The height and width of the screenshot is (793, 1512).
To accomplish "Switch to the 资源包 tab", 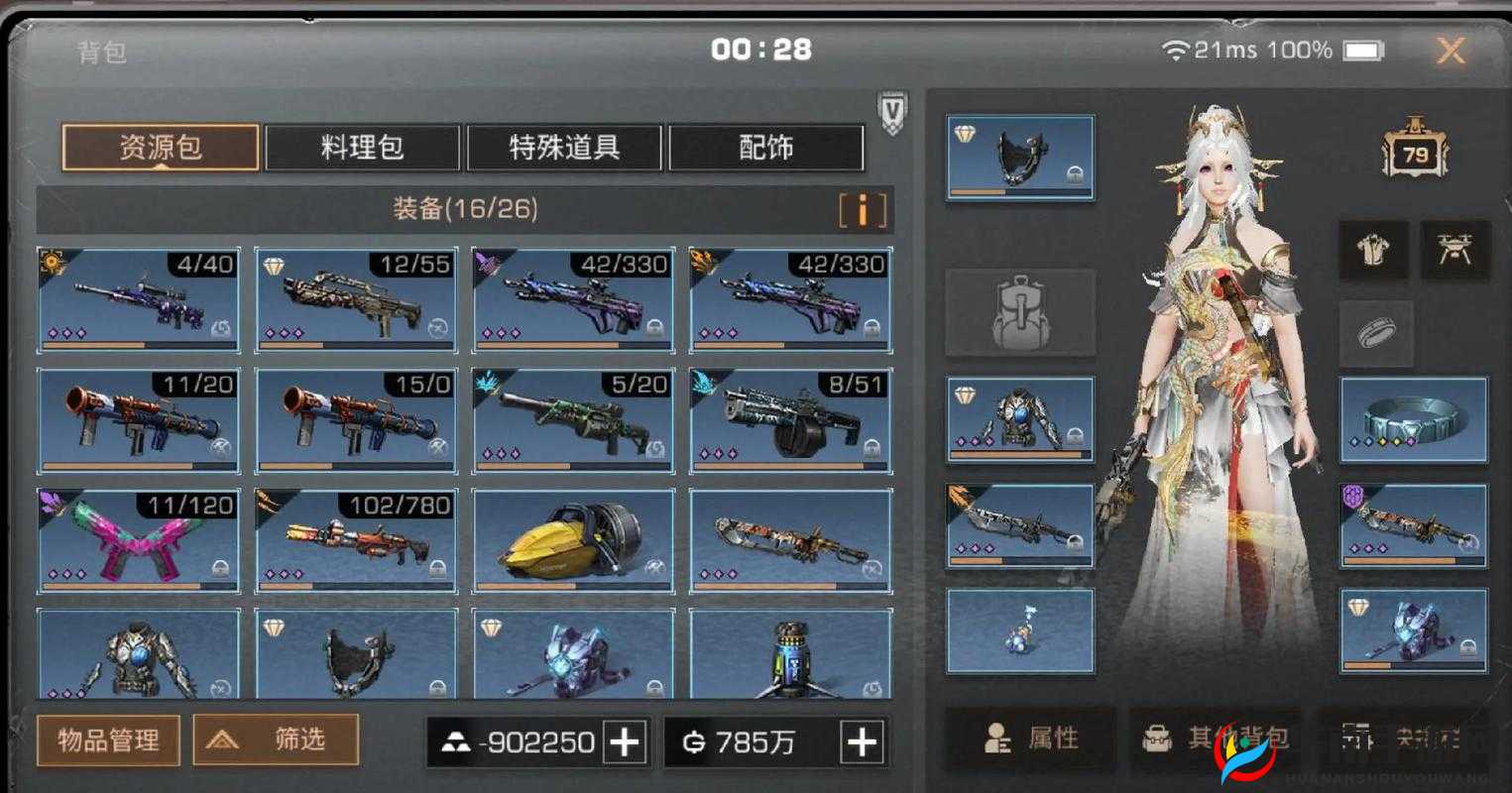I will coord(161,148).
